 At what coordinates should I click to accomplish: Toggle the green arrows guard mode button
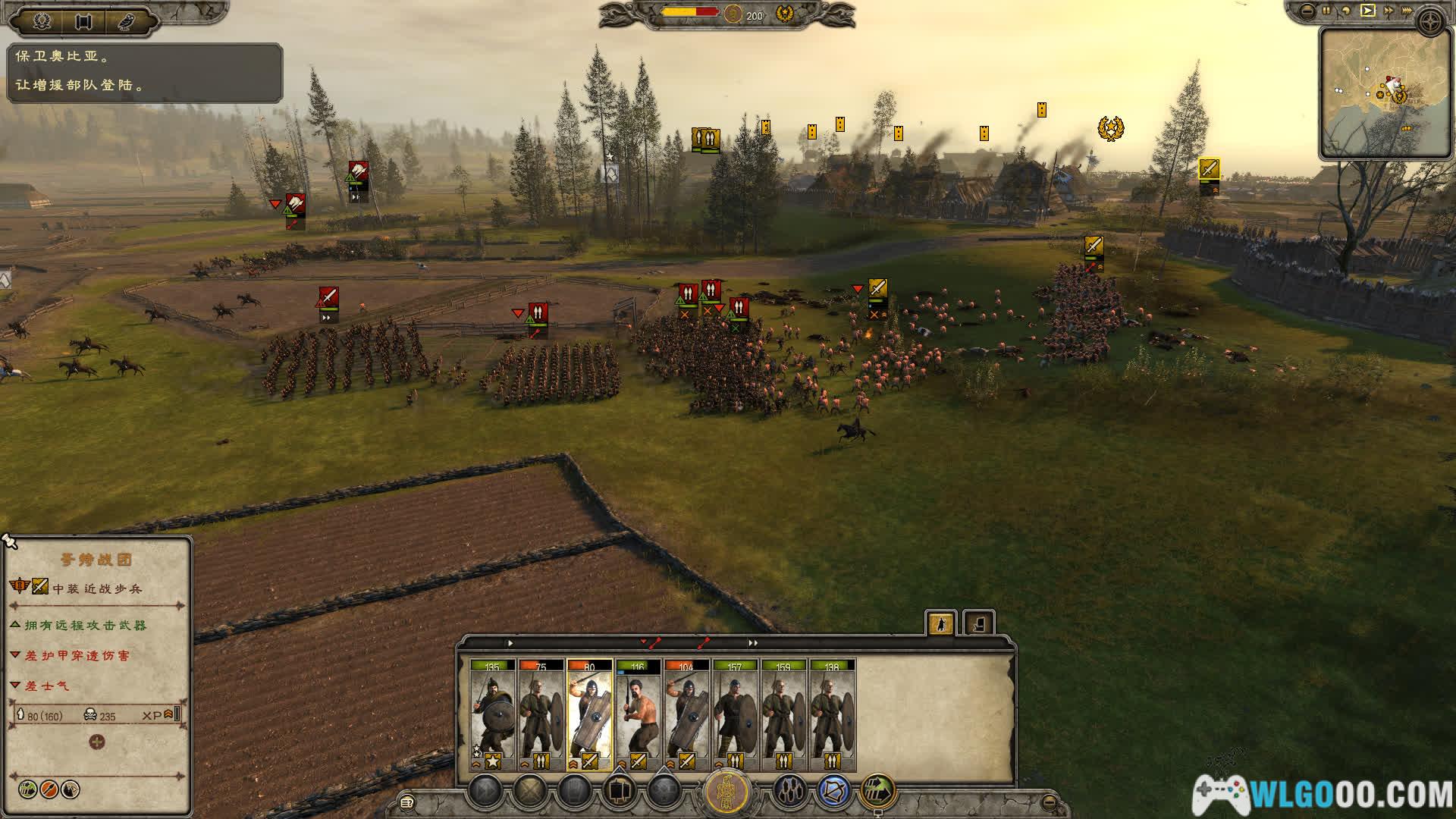[x=877, y=792]
